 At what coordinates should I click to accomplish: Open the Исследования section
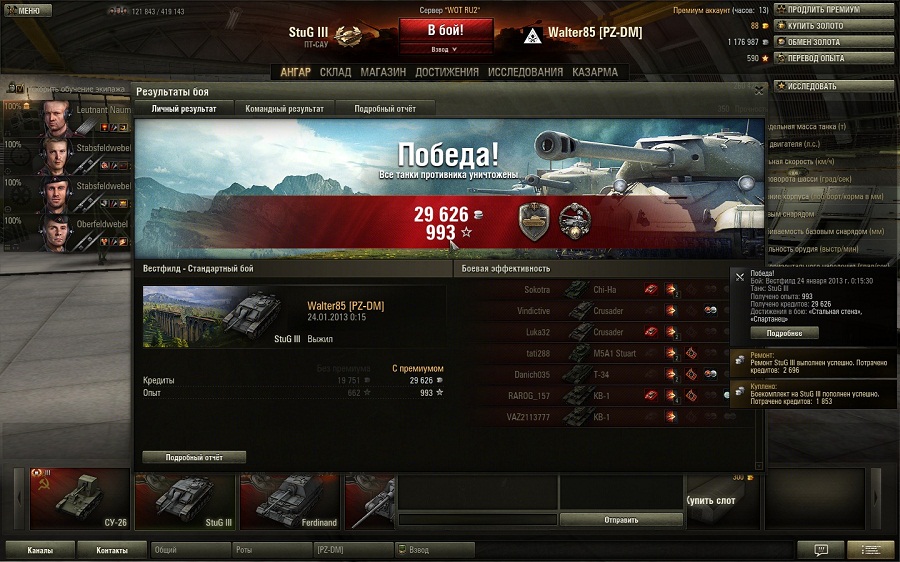tap(525, 72)
